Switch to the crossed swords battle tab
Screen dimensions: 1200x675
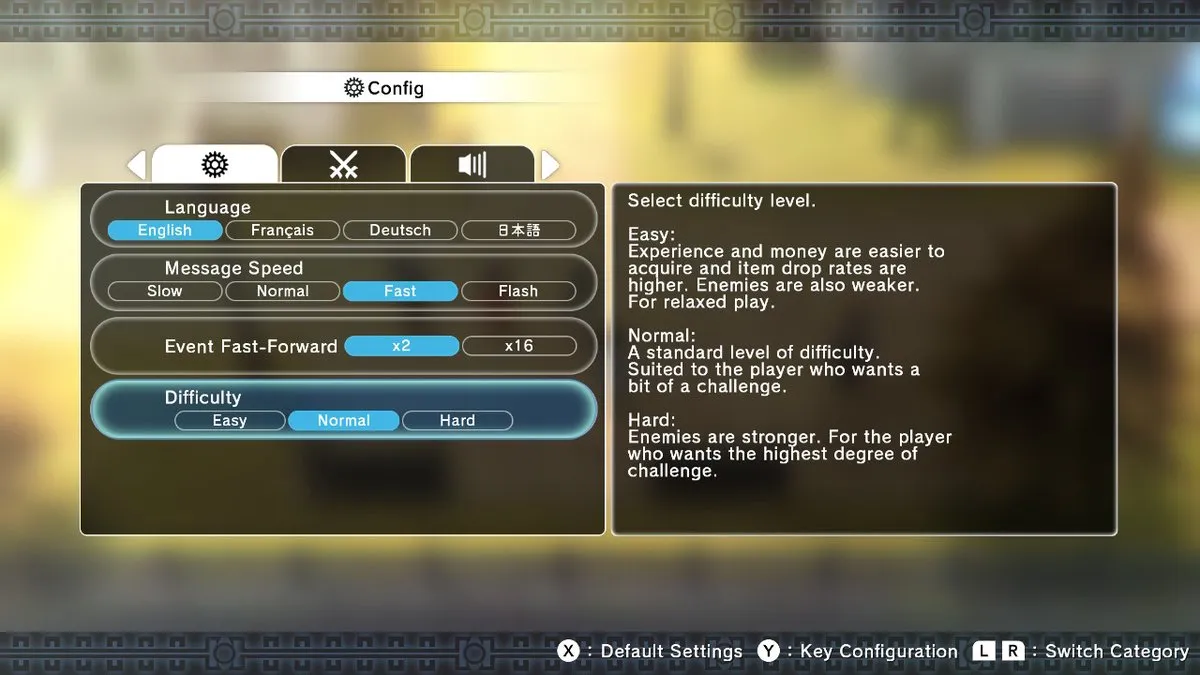point(343,165)
